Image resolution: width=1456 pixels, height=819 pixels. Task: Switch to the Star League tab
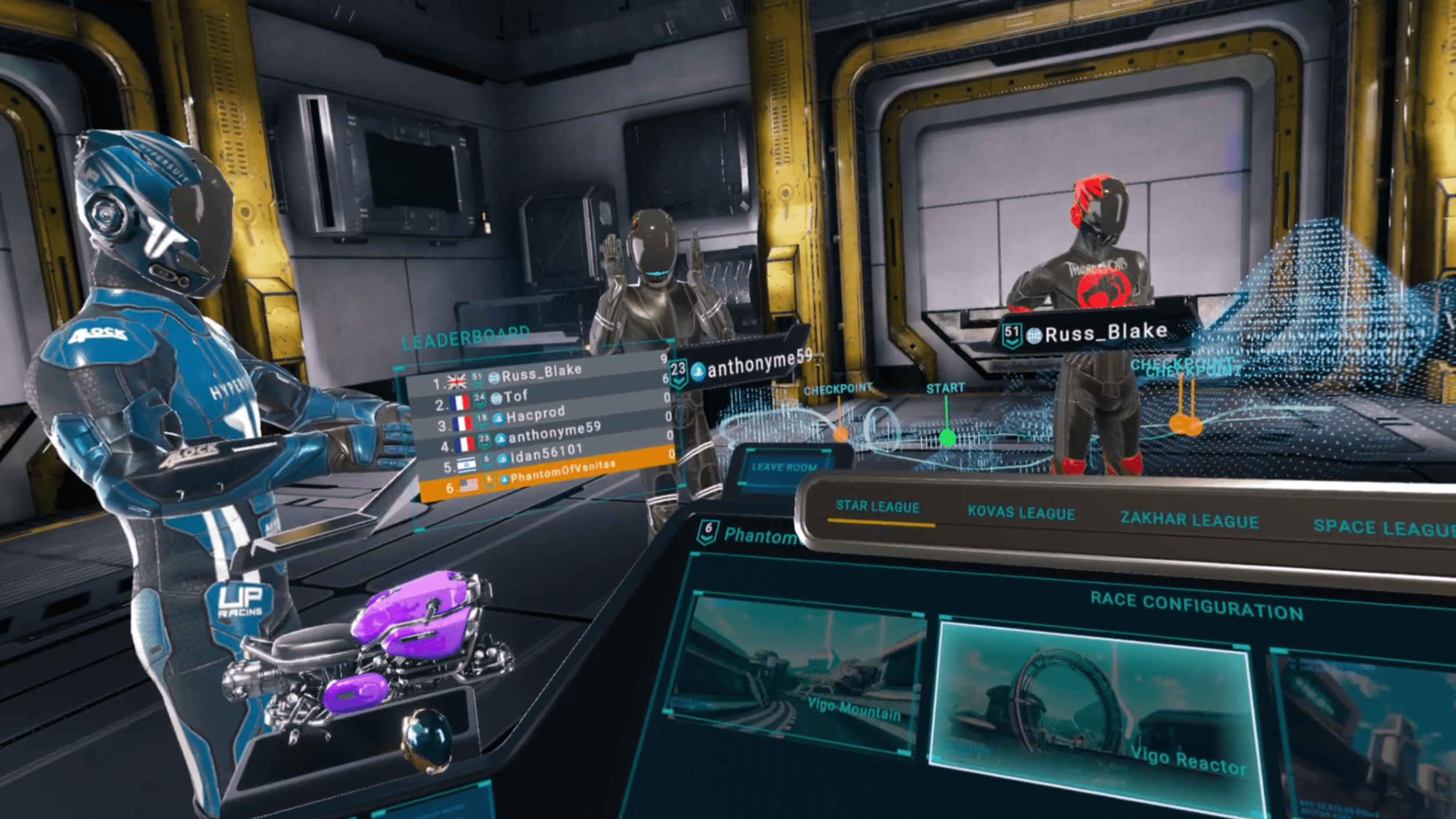(x=877, y=507)
